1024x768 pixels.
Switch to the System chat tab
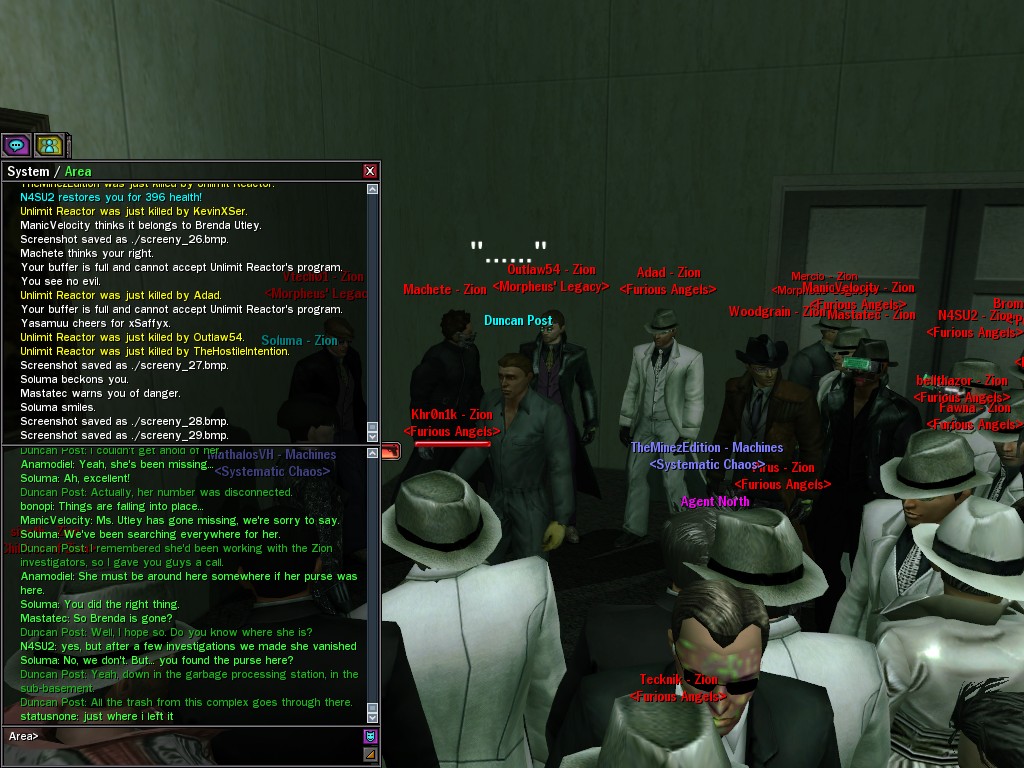pos(28,171)
